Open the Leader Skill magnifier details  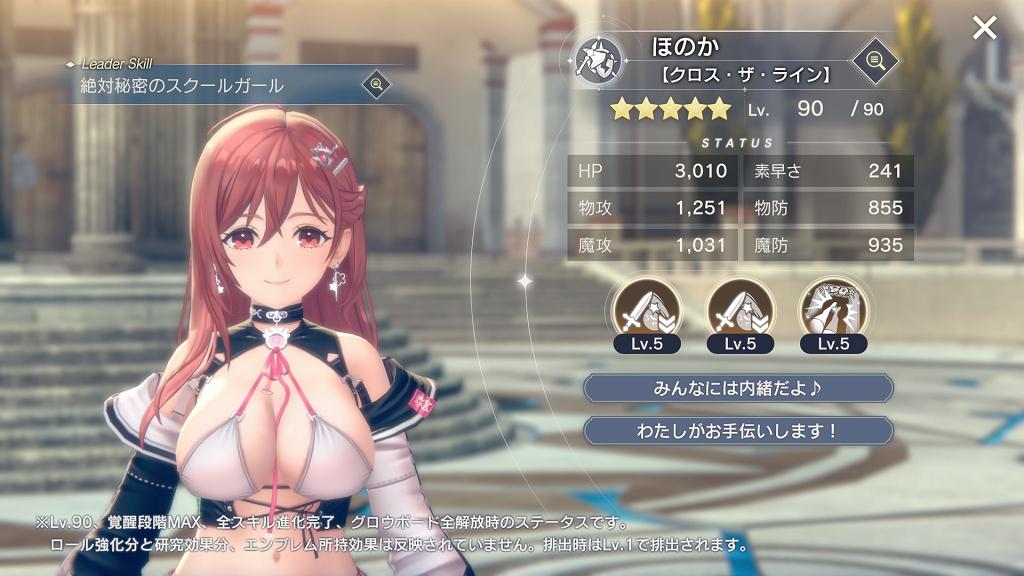point(377,84)
